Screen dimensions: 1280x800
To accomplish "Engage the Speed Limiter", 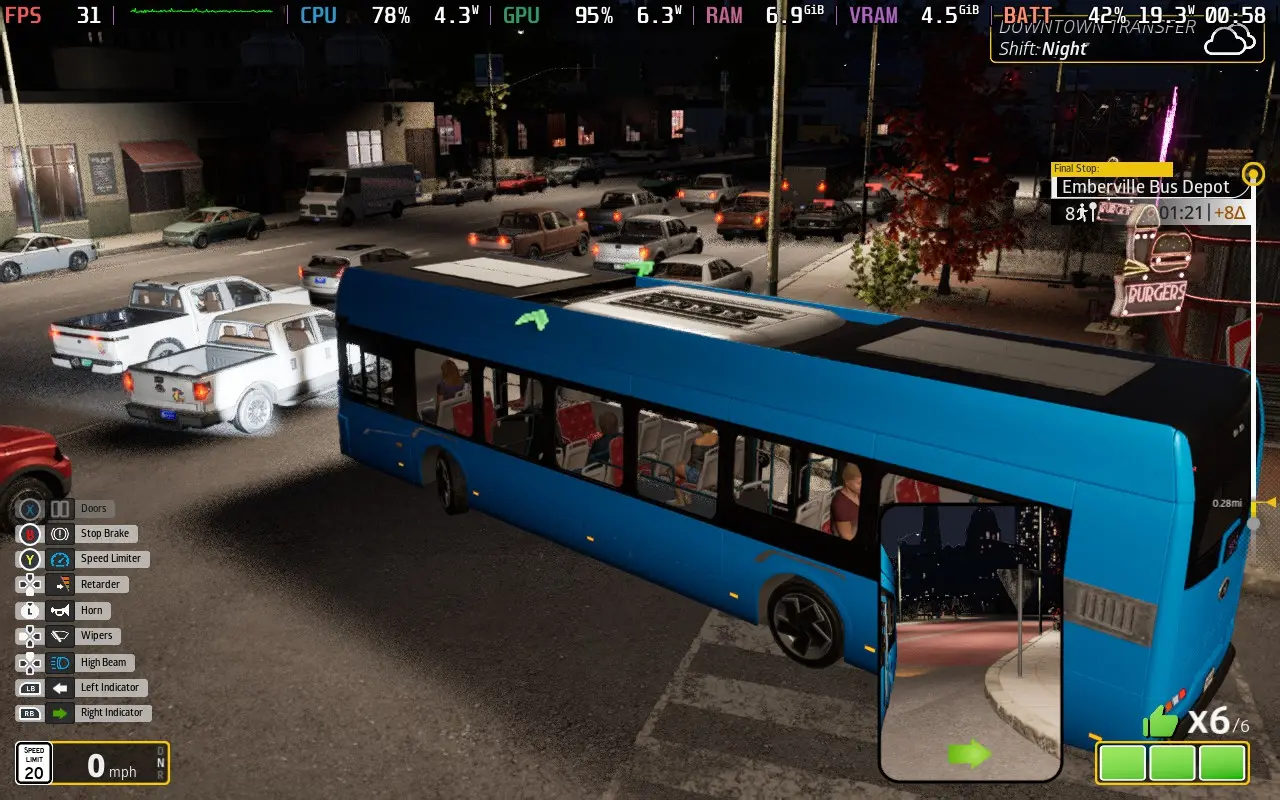I will [109, 558].
